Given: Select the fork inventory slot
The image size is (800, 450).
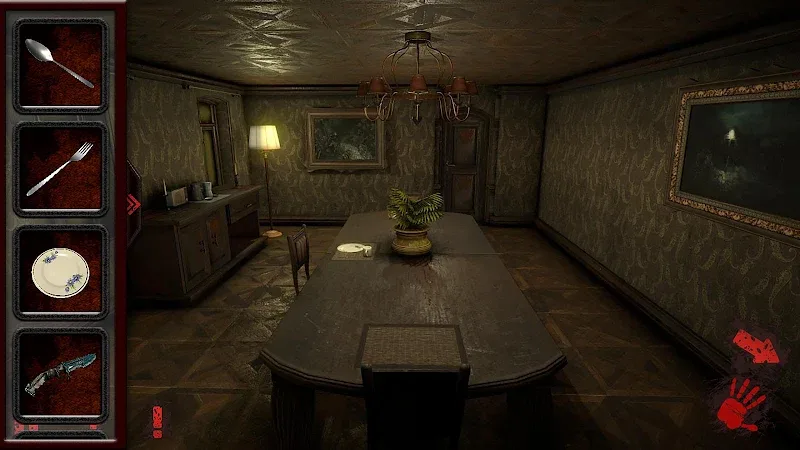Looking at the screenshot, I should click(59, 168).
